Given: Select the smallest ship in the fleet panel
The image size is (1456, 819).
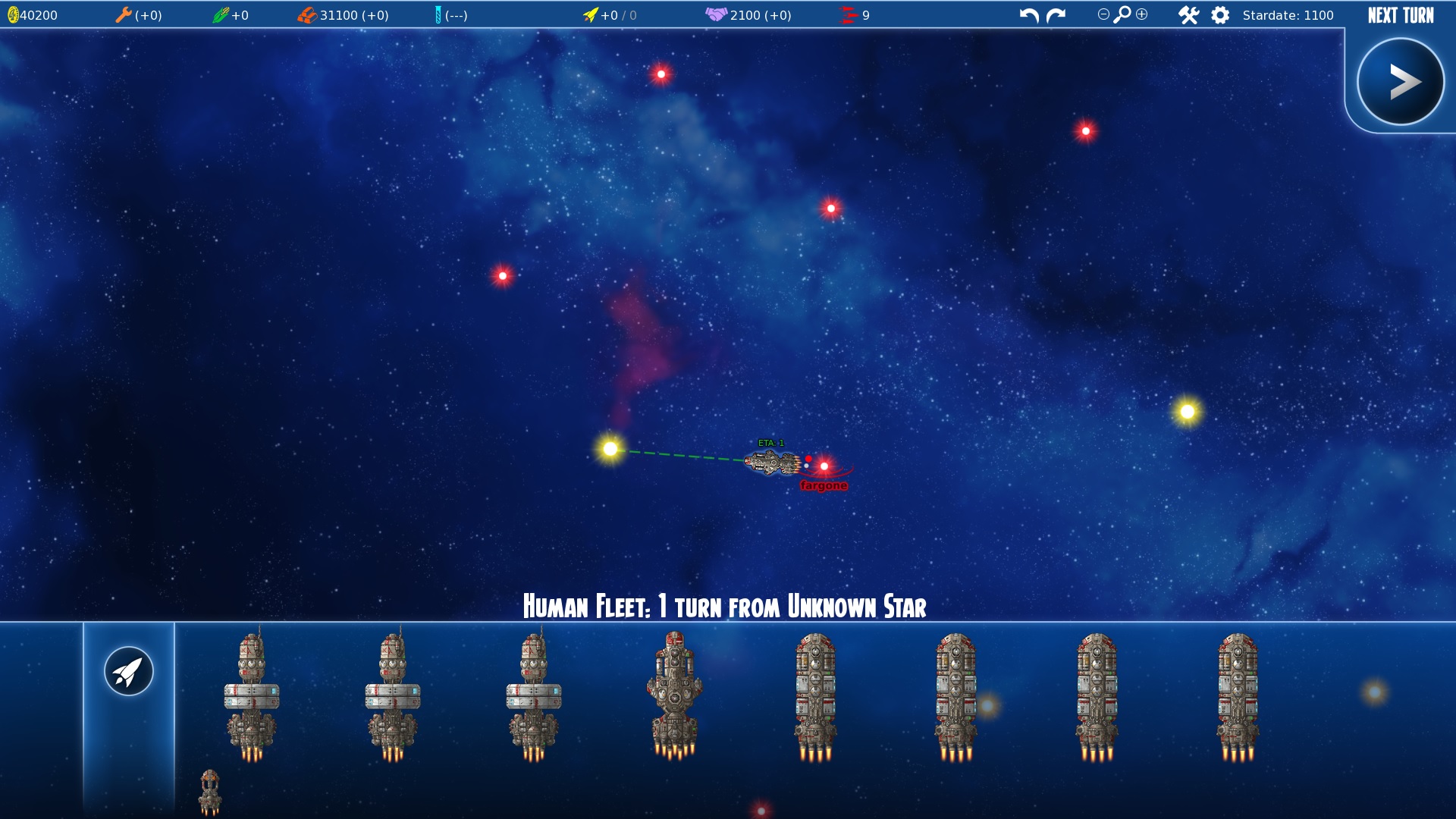Looking at the screenshot, I should (x=210, y=792).
